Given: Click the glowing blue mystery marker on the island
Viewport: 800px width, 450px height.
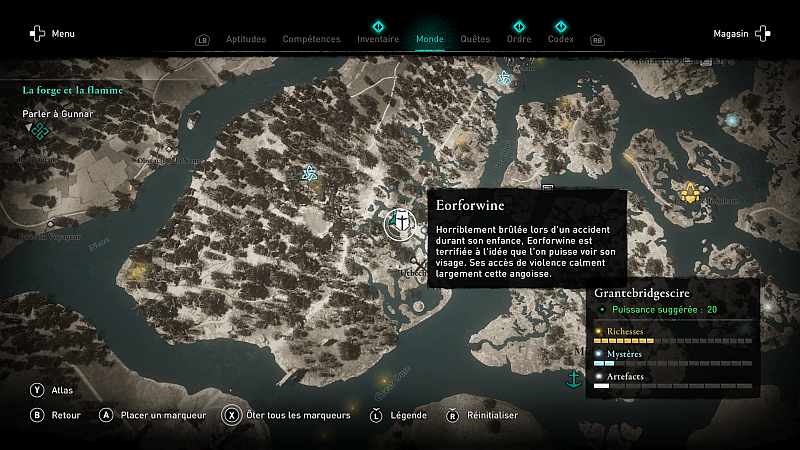Looking at the screenshot, I should coord(733,120).
